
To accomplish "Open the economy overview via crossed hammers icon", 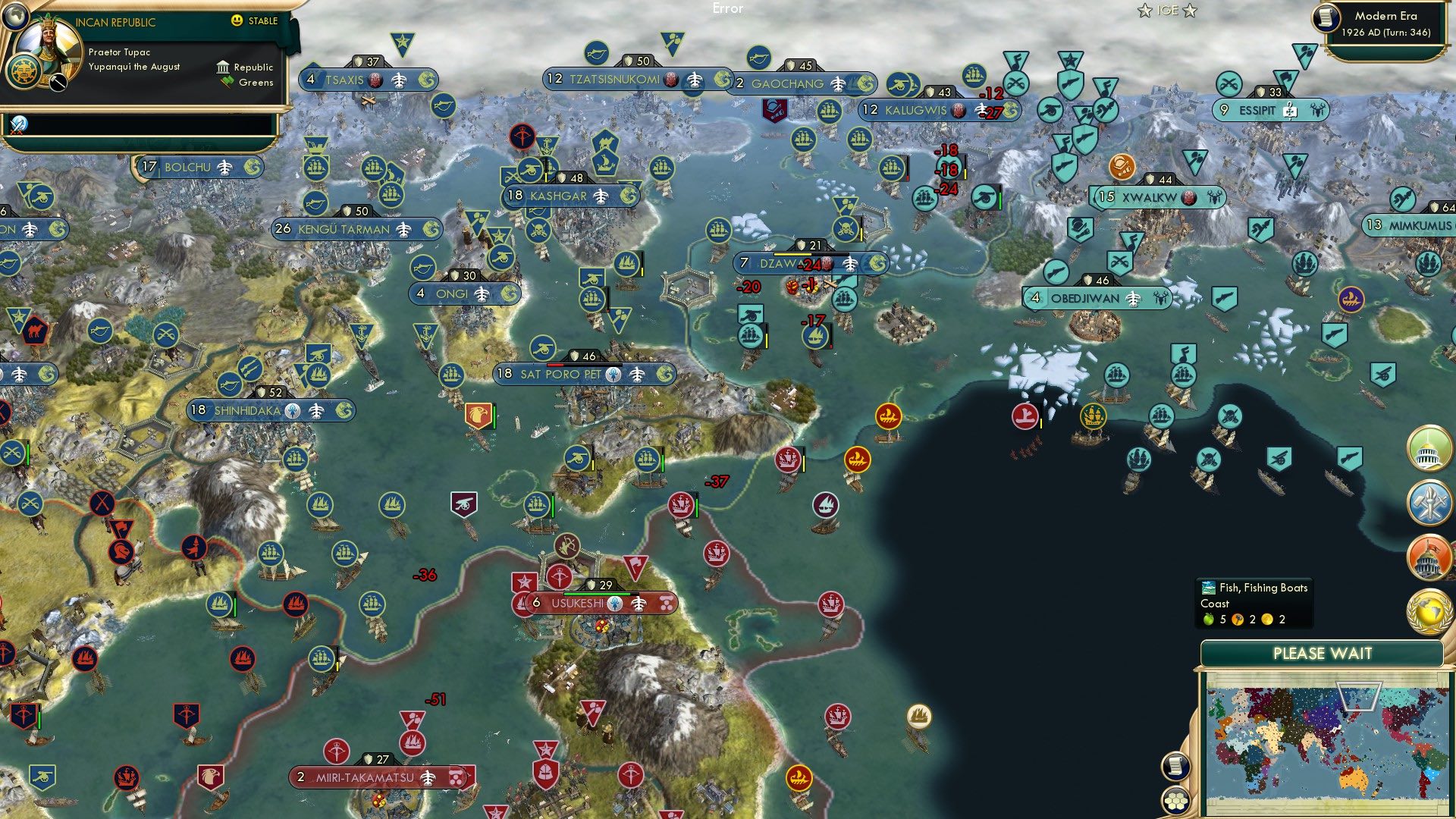I will [1429, 505].
